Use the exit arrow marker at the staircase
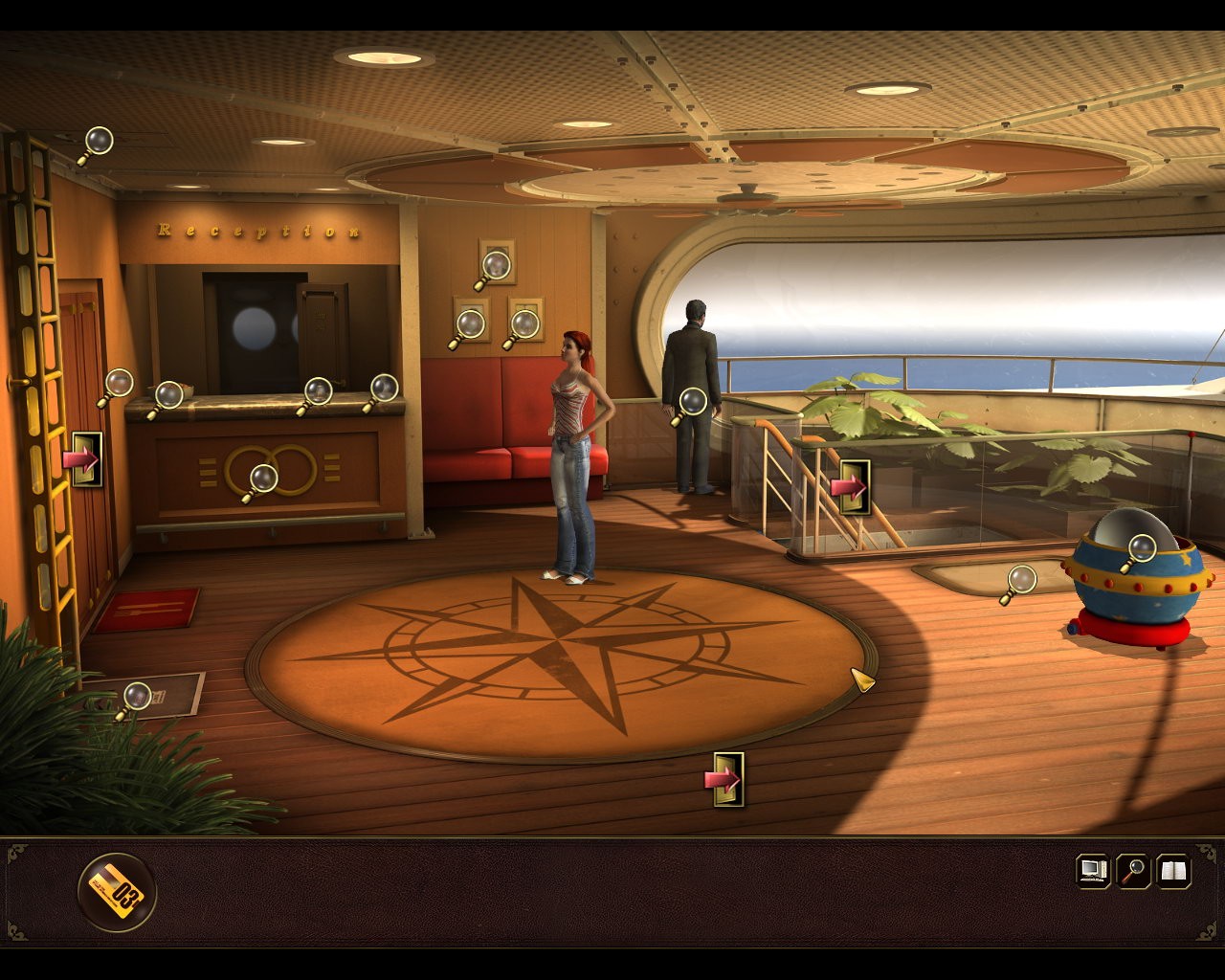This screenshot has height=980, width=1225. (851, 487)
